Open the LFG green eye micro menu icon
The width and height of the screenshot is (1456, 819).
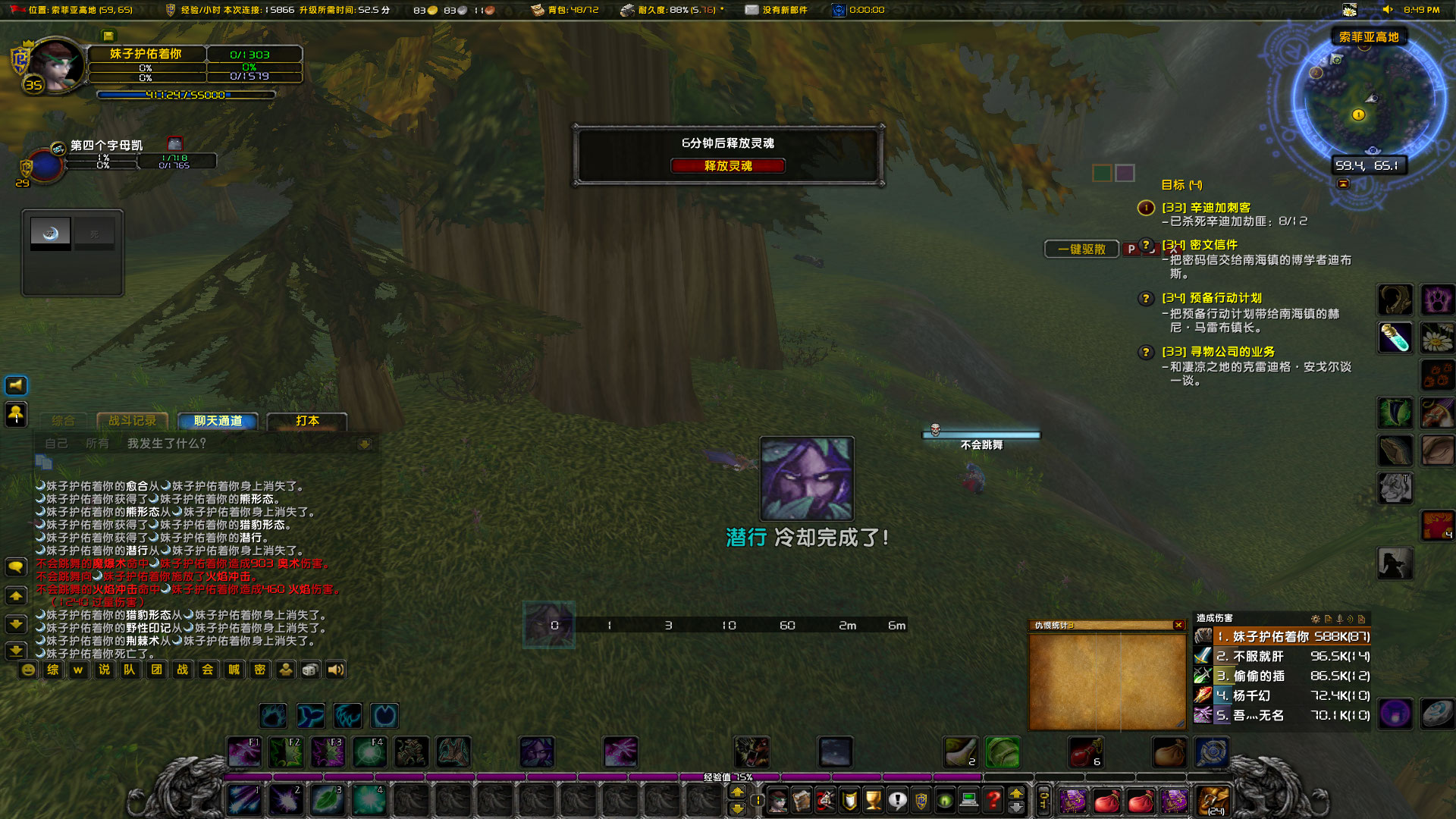(945, 800)
